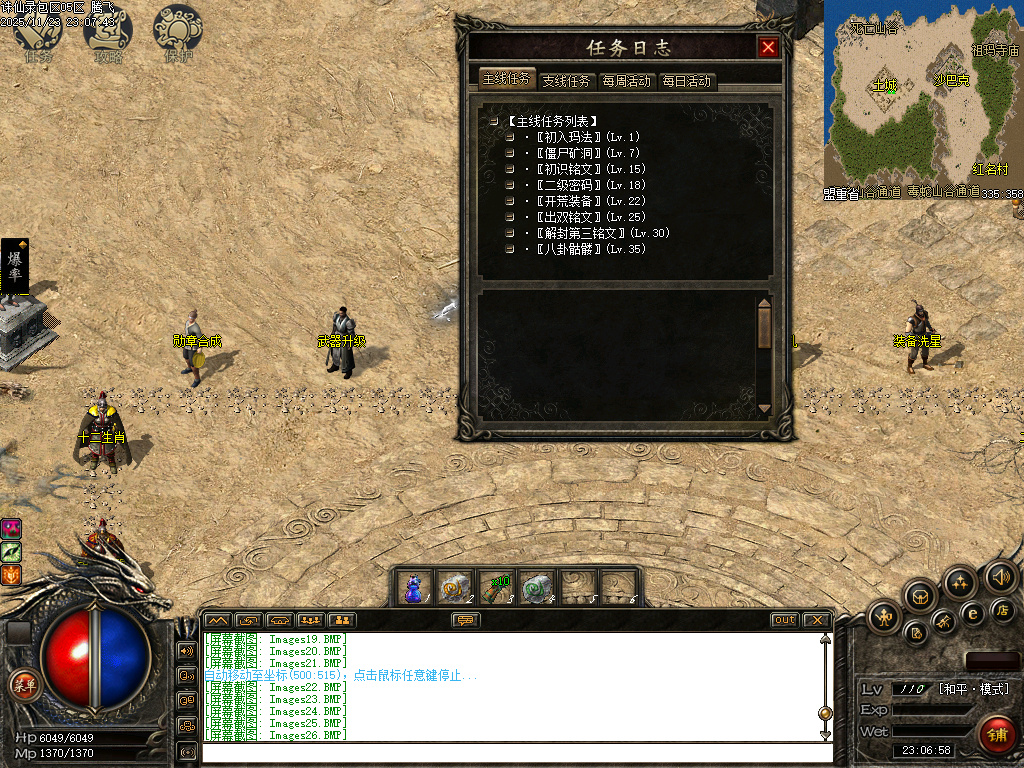The height and width of the screenshot is (768, 1024).
Task: Toggle the sound speaker button
Action: point(1000,577)
